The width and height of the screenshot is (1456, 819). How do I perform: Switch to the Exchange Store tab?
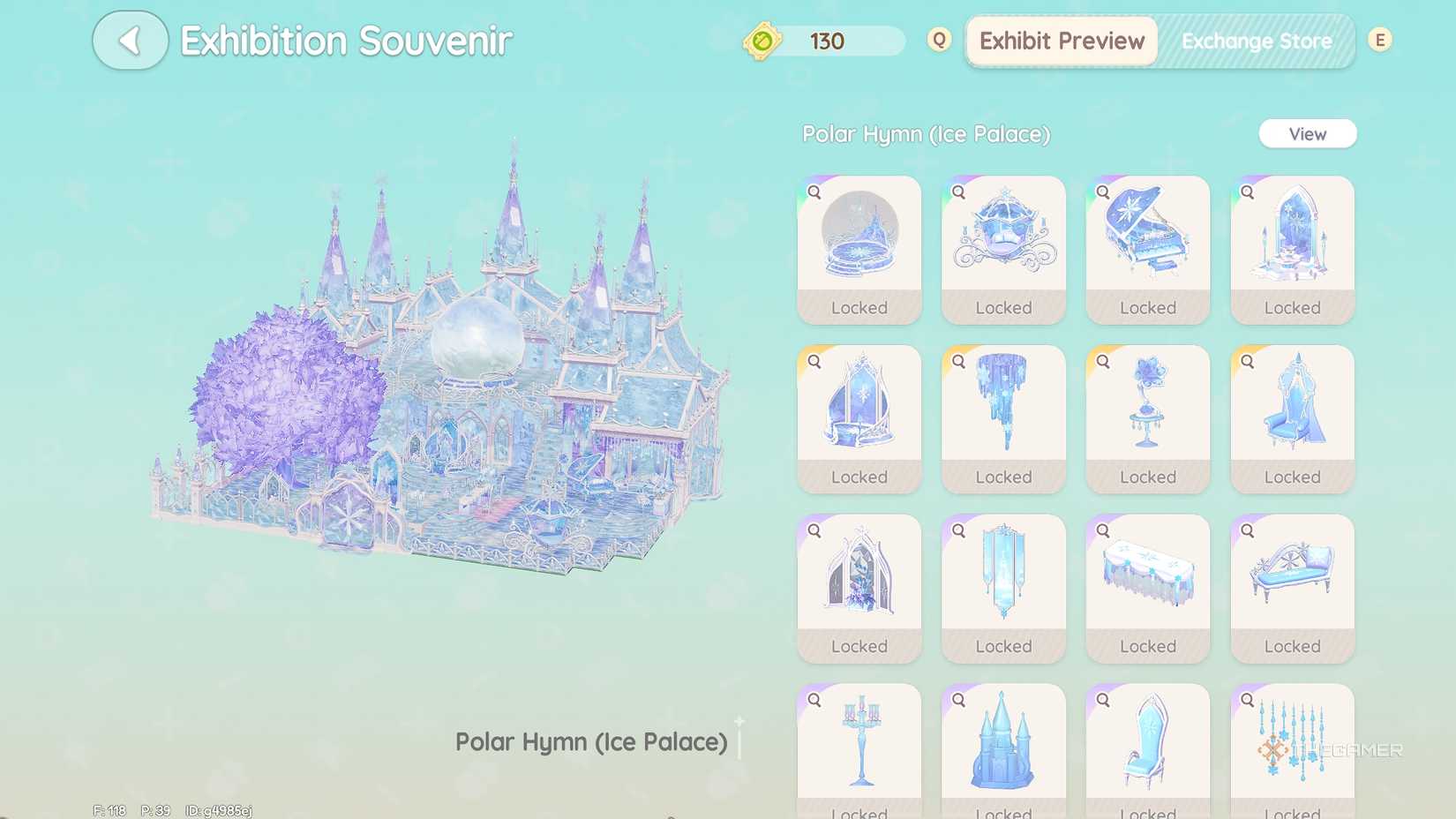pos(1257,41)
